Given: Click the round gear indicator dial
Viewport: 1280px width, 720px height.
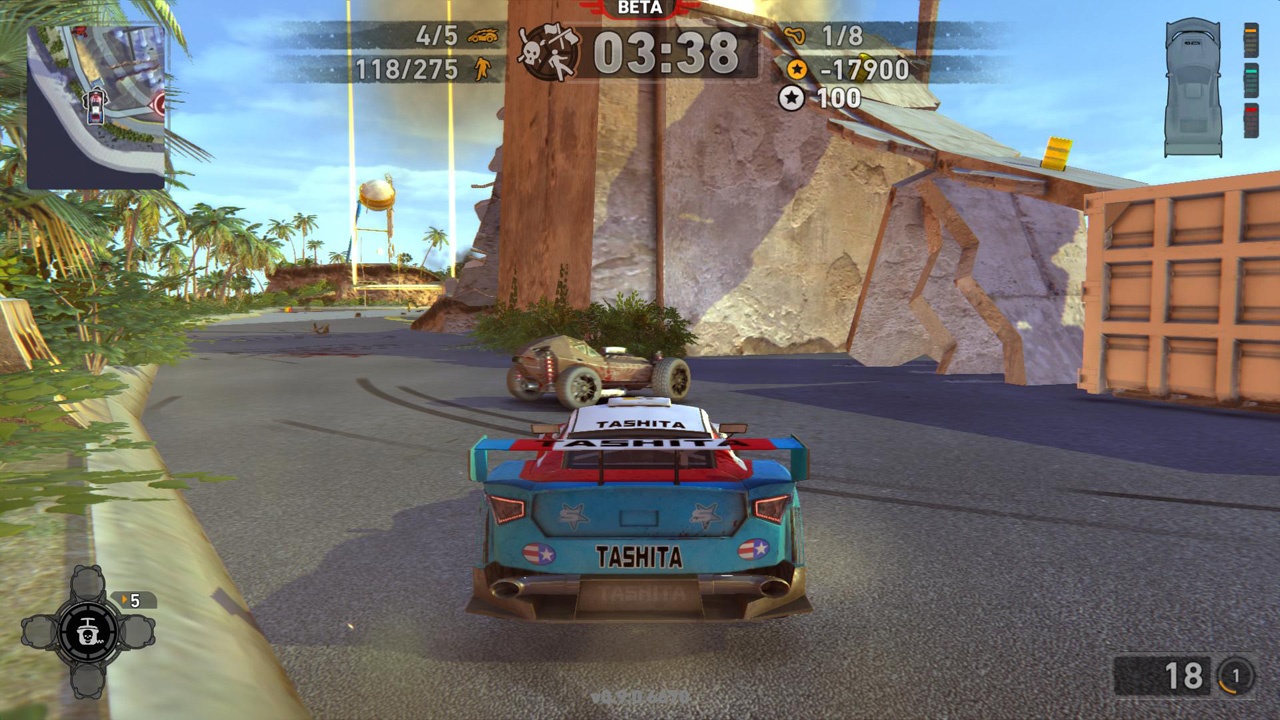Looking at the screenshot, I should click(1235, 677).
